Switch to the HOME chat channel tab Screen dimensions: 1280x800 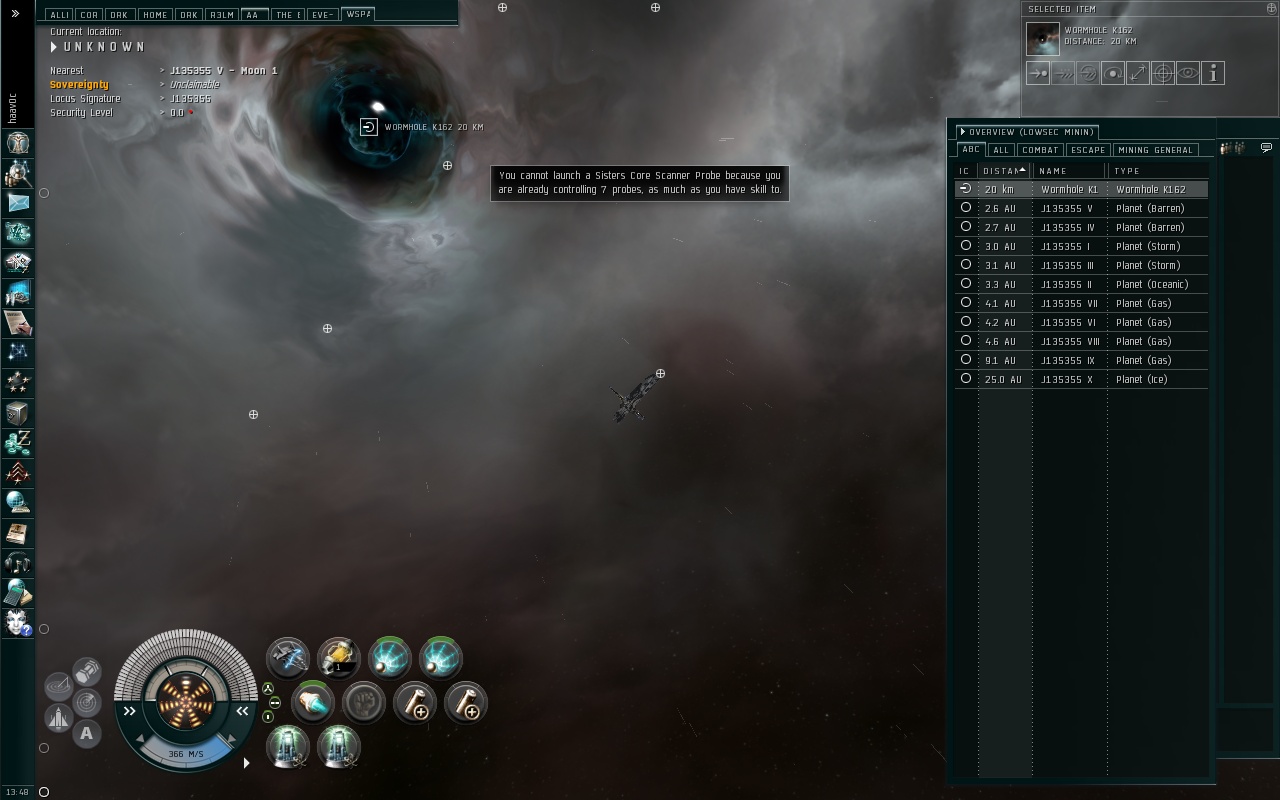coord(154,15)
